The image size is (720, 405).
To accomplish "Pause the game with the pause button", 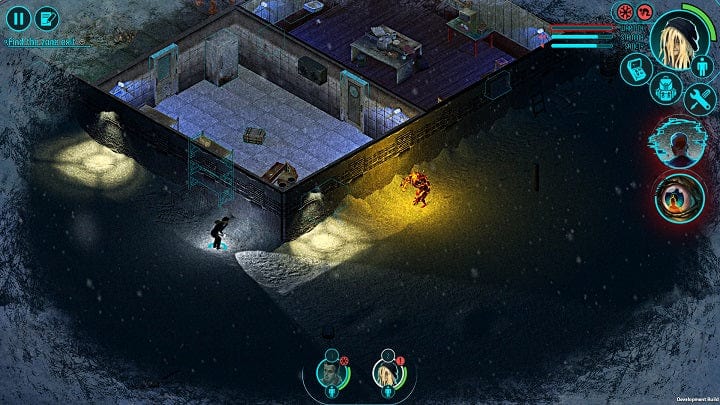I will 18,17.
